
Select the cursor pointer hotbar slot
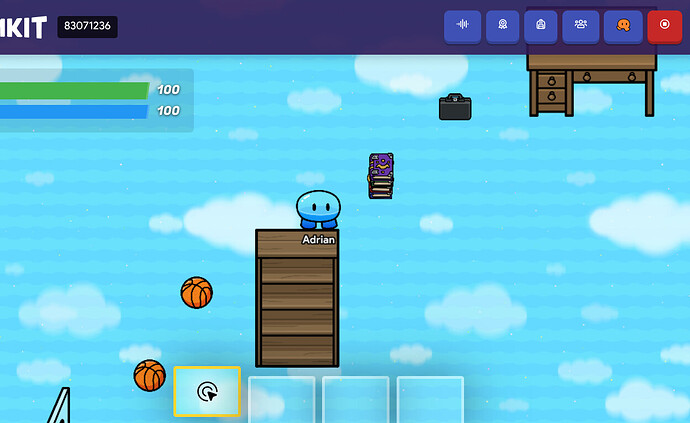point(207,392)
